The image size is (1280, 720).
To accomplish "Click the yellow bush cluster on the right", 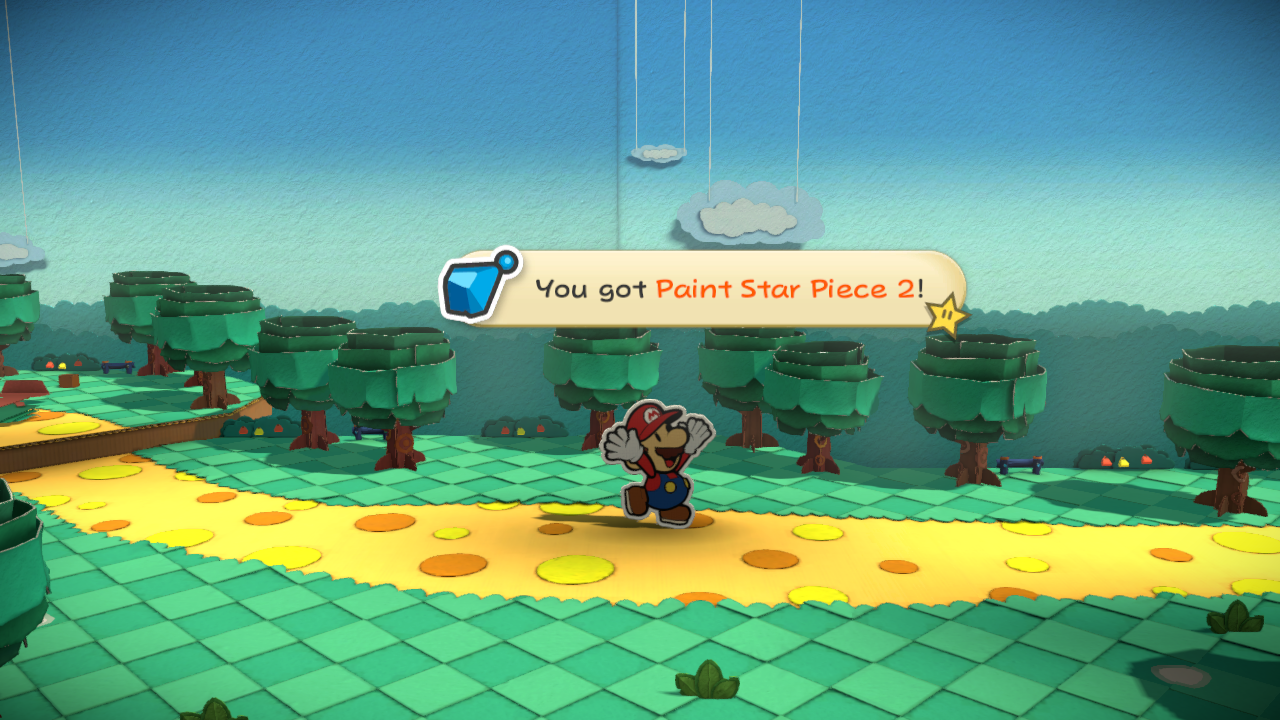I will pos(1123,462).
